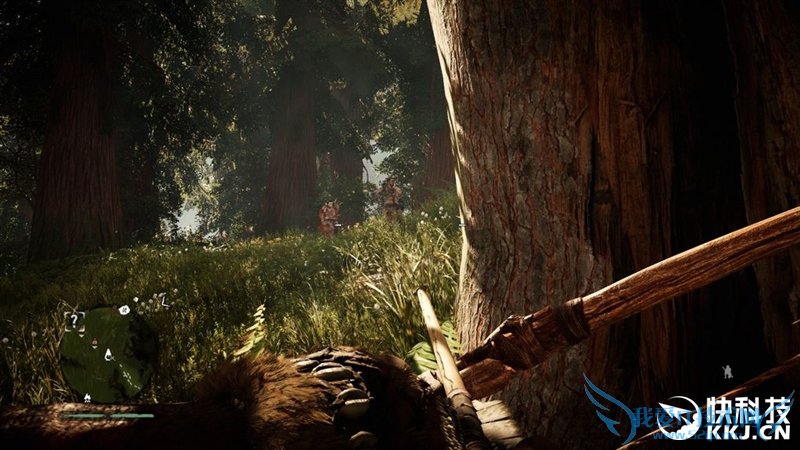Click the crouching figure stance icon
The image size is (800, 450).
coord(727,372)
